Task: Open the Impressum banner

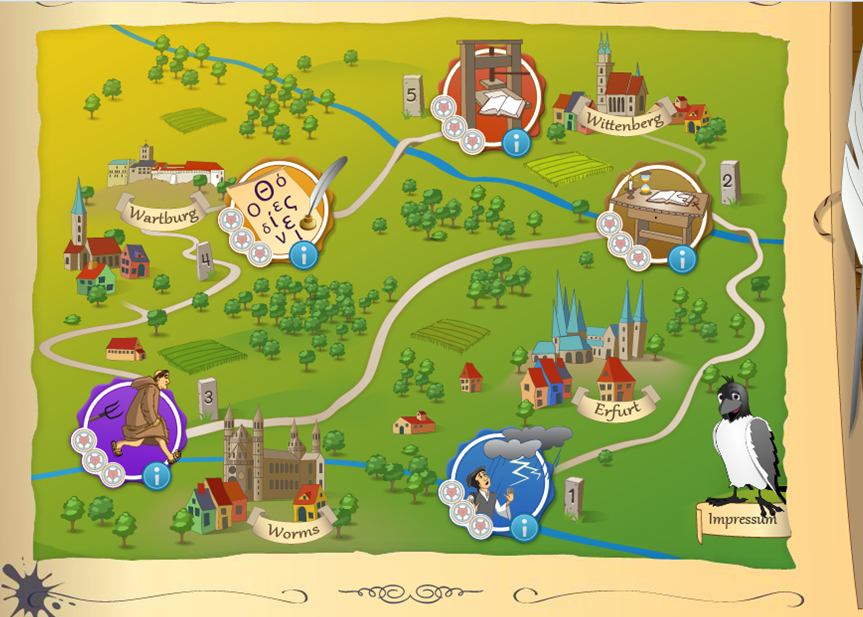Action: pos(743,520)
